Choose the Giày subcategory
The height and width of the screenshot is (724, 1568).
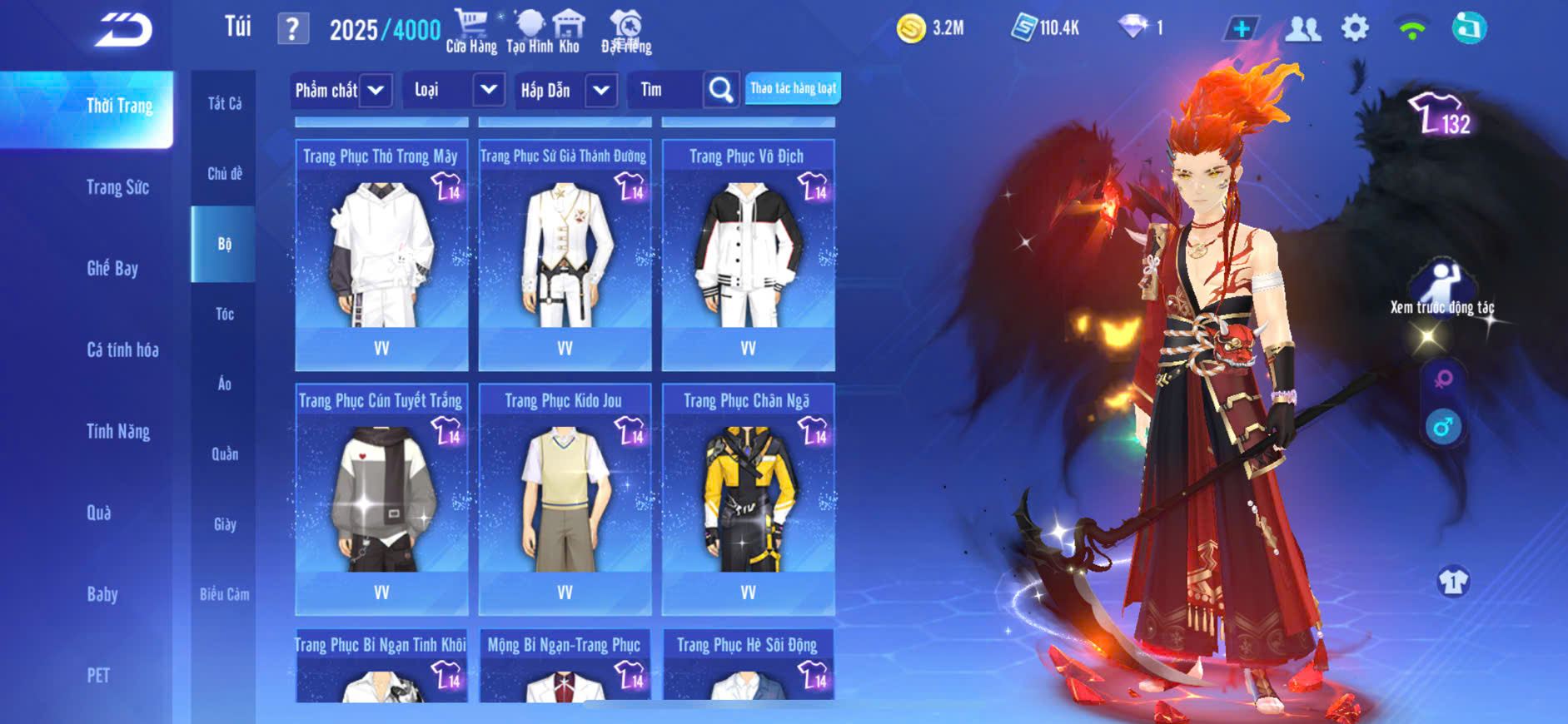click(x=225, y=524)
